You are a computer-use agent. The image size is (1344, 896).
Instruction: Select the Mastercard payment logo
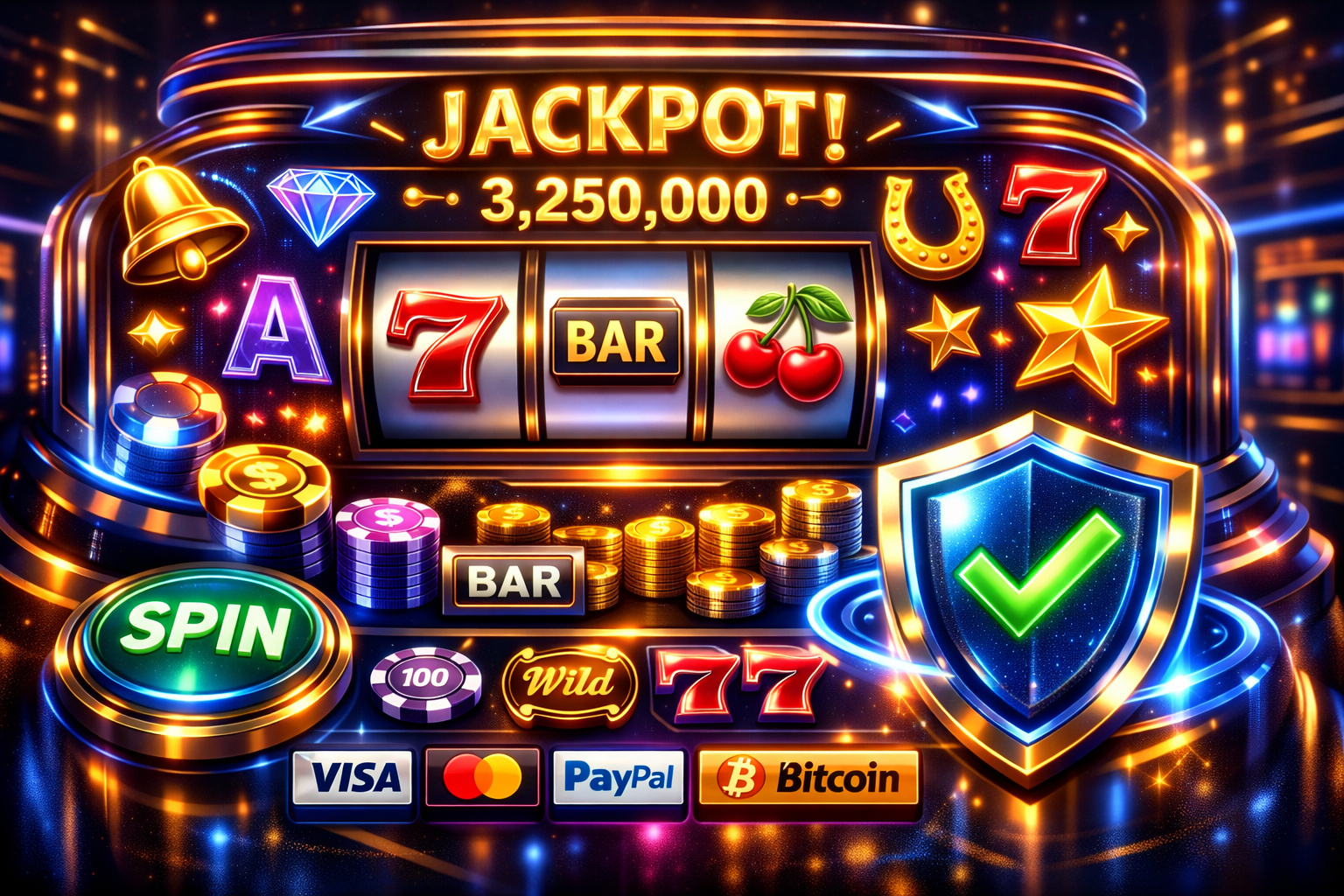(482, 777)
